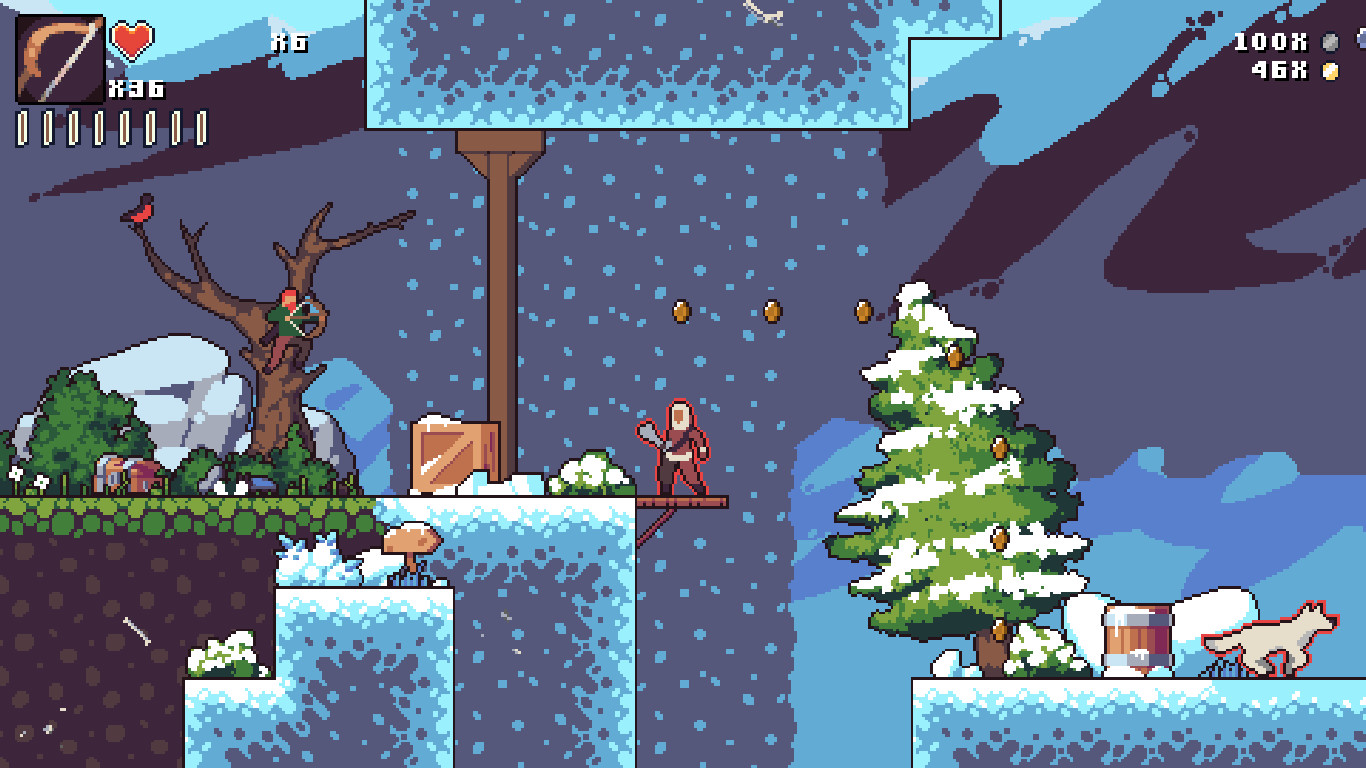Click the floating coin nearest the player
This screenshot has width=1366, height=768.
click(x=684, y=310)
